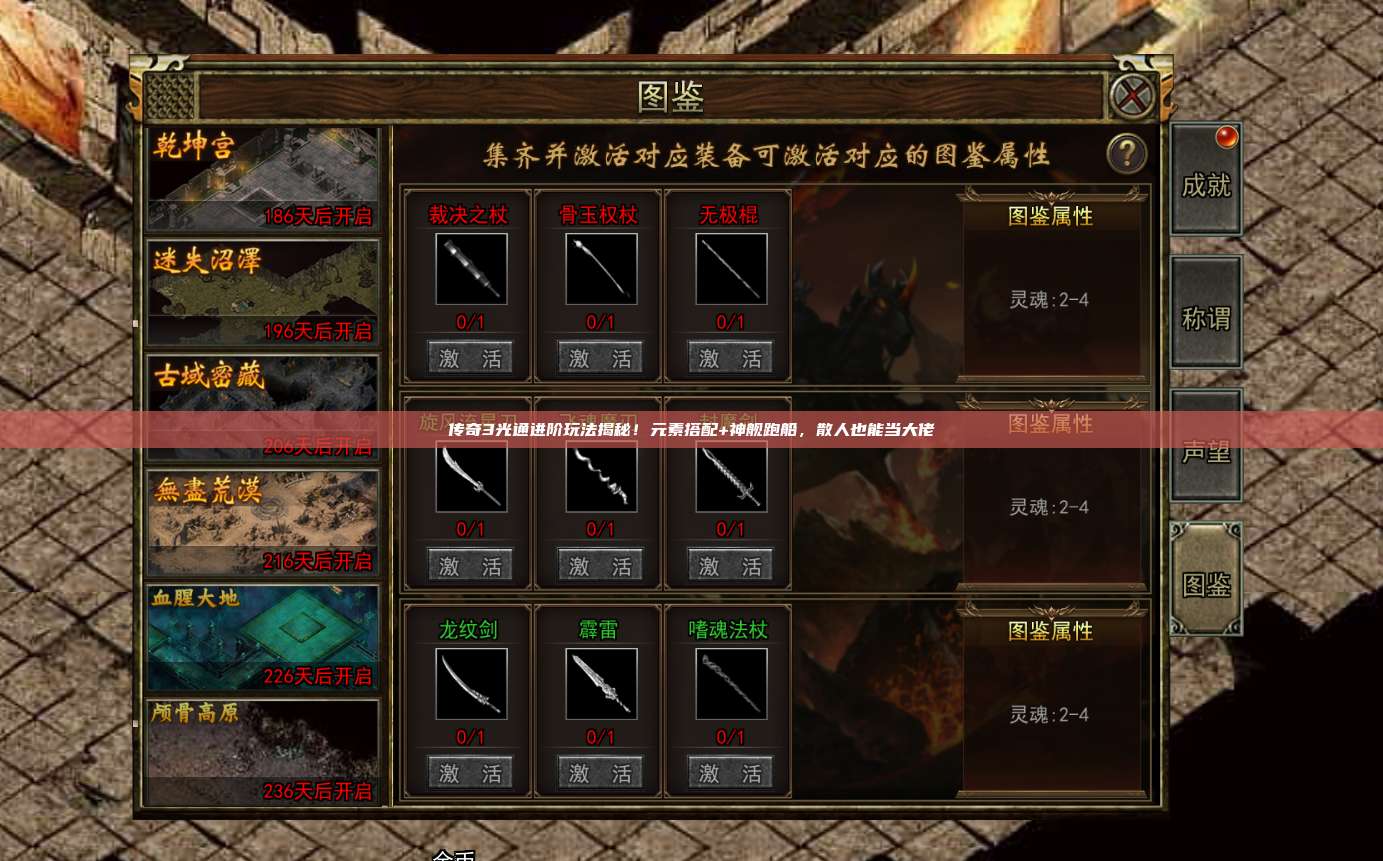The width and height of the screenshot is (1383, 861).
Task: Activate the 裁决之杖 with its 激活 button
Action: 470,356
